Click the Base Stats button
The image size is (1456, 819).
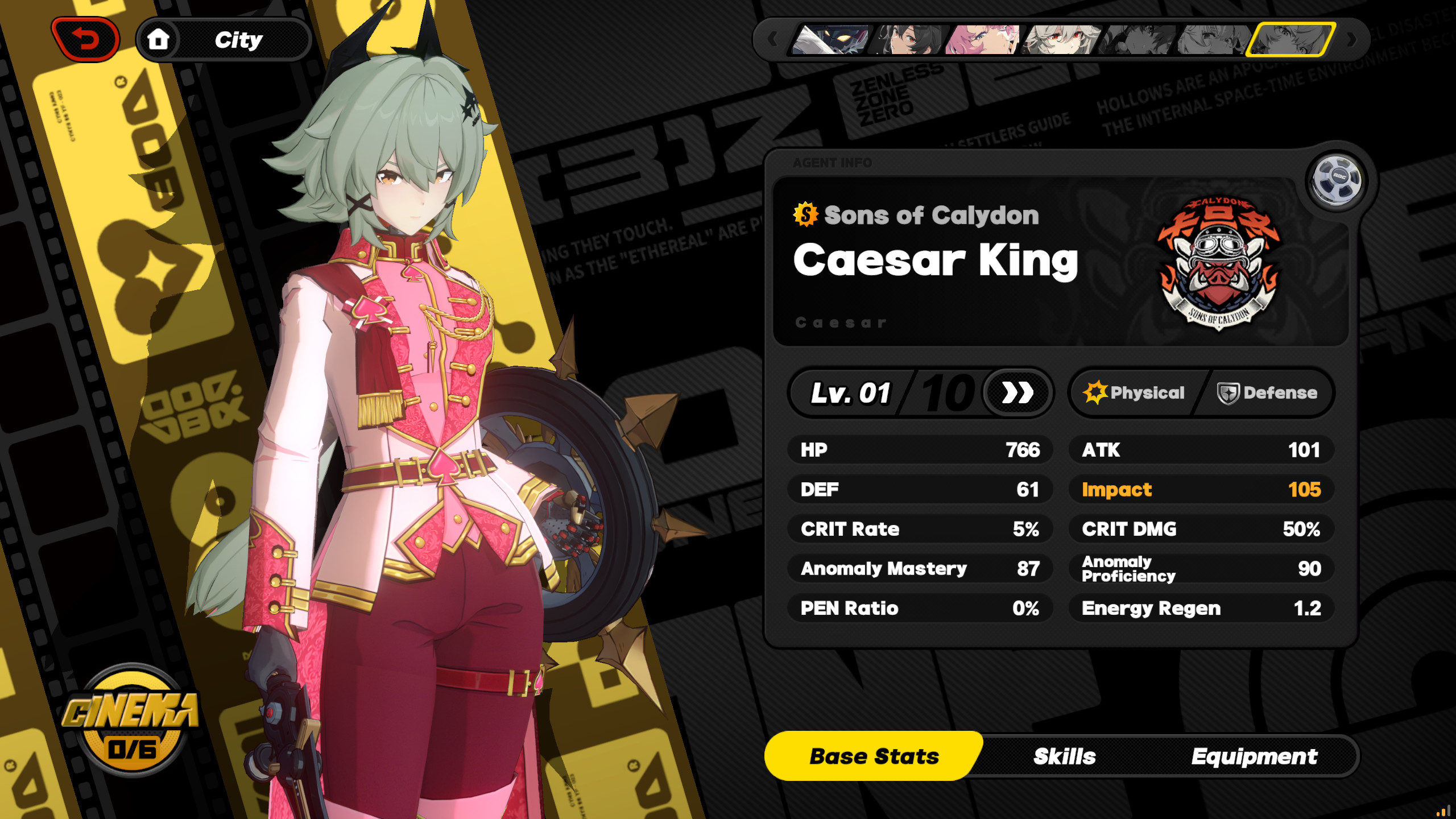[874, 756]
